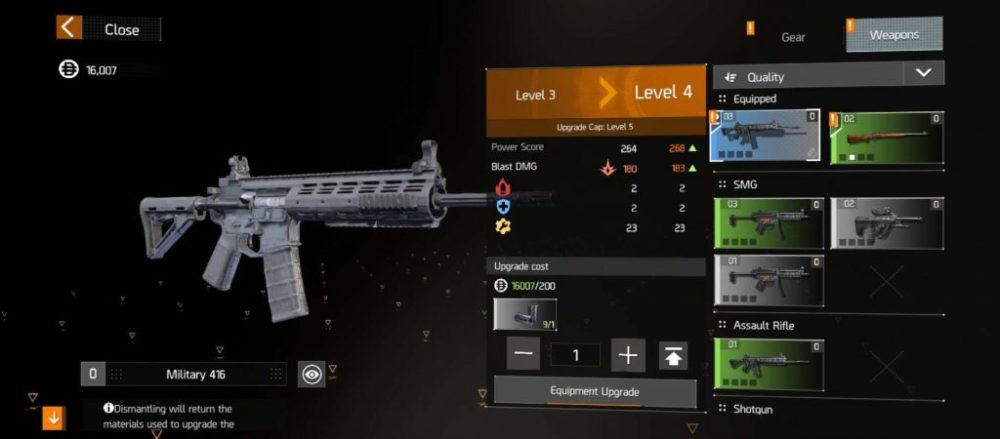
Task: Select the equipped wooden rifle slot
Action: click(x=886, y=136)
